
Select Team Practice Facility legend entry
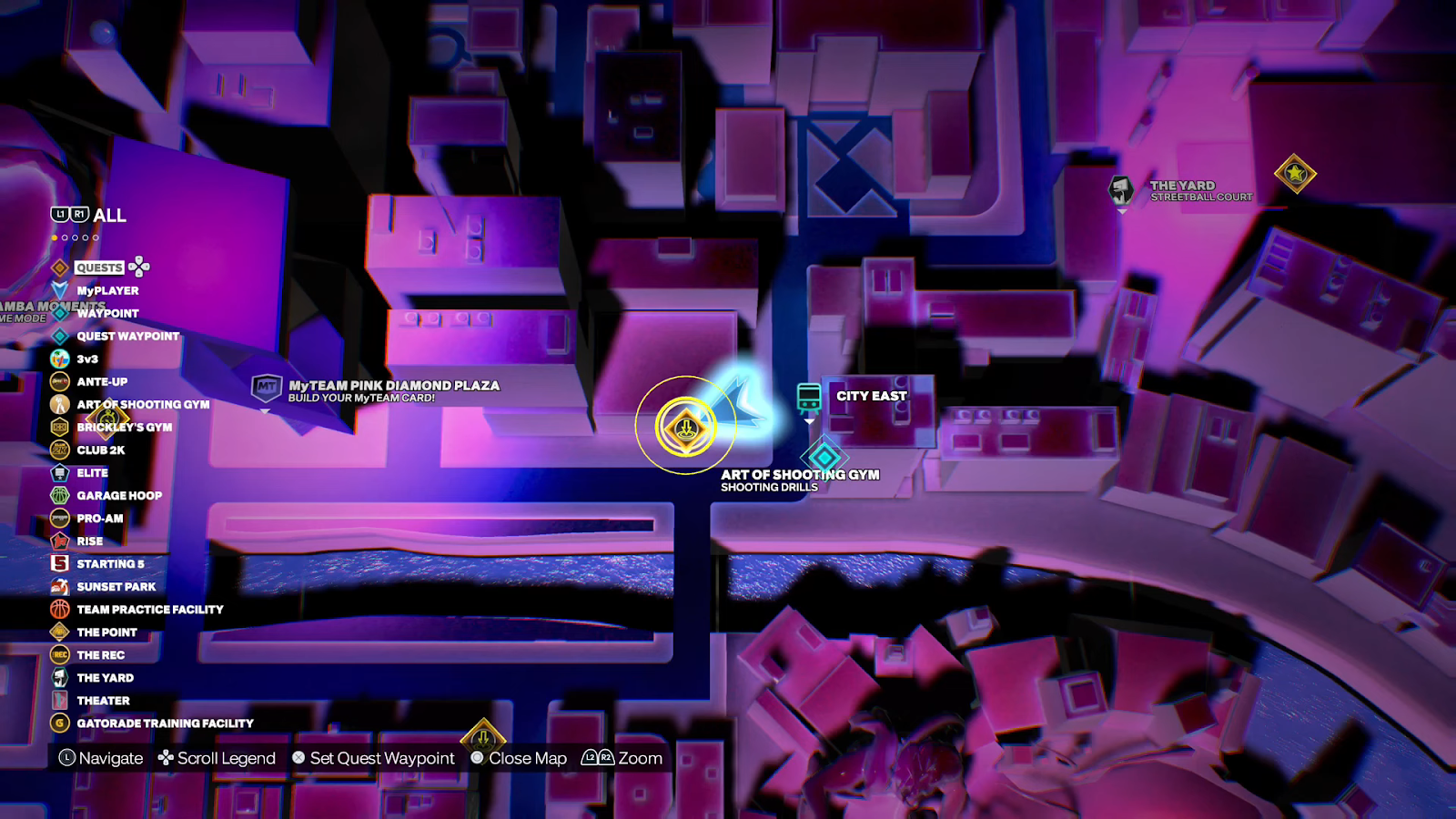149,609
